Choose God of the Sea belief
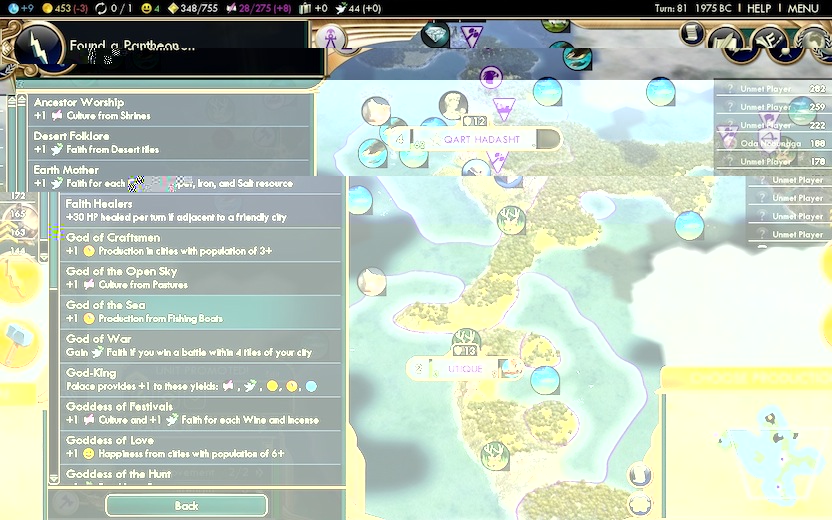 [x=200, y=312]
